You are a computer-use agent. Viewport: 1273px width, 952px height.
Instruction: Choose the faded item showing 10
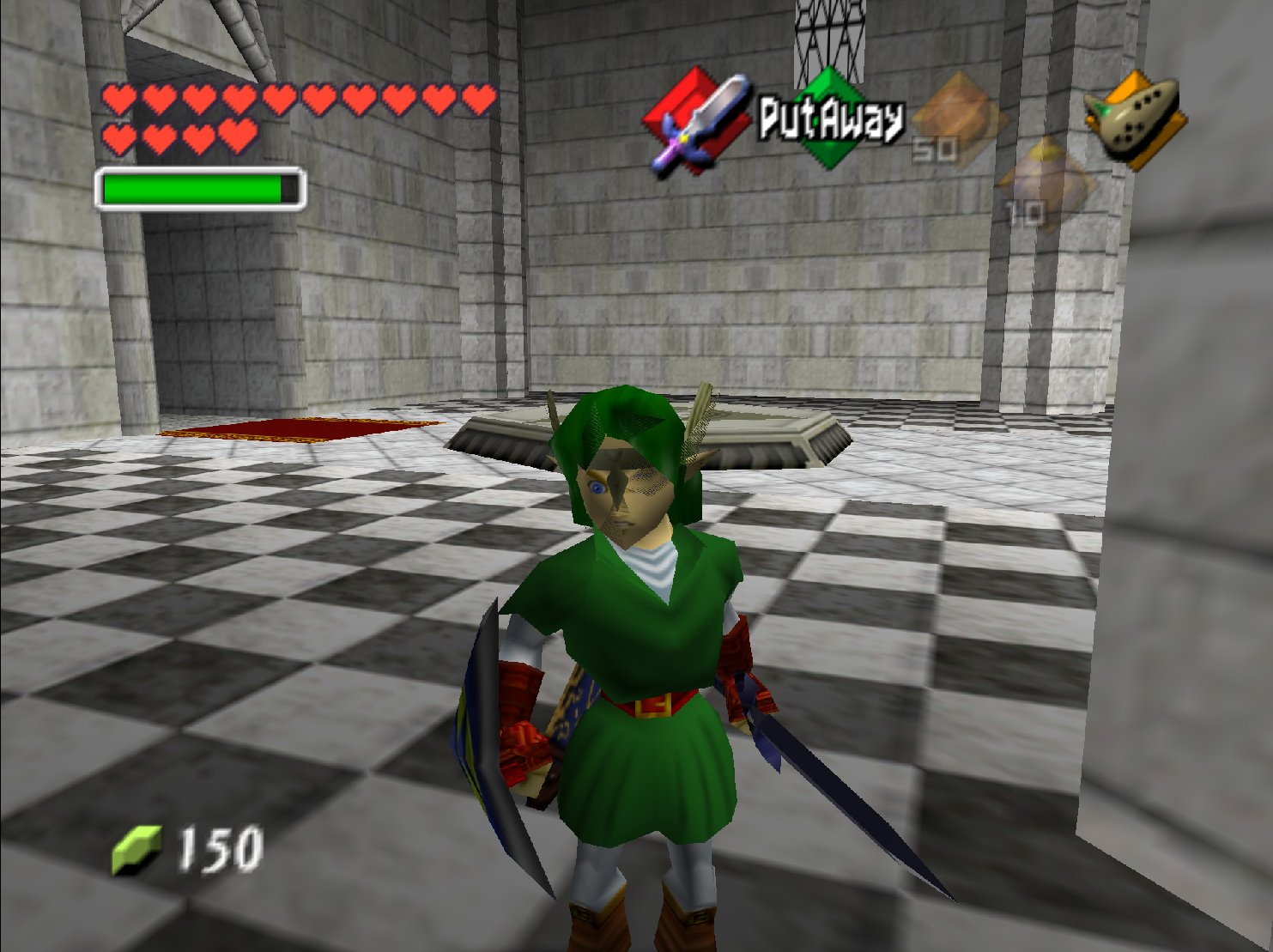(1046, 184)
